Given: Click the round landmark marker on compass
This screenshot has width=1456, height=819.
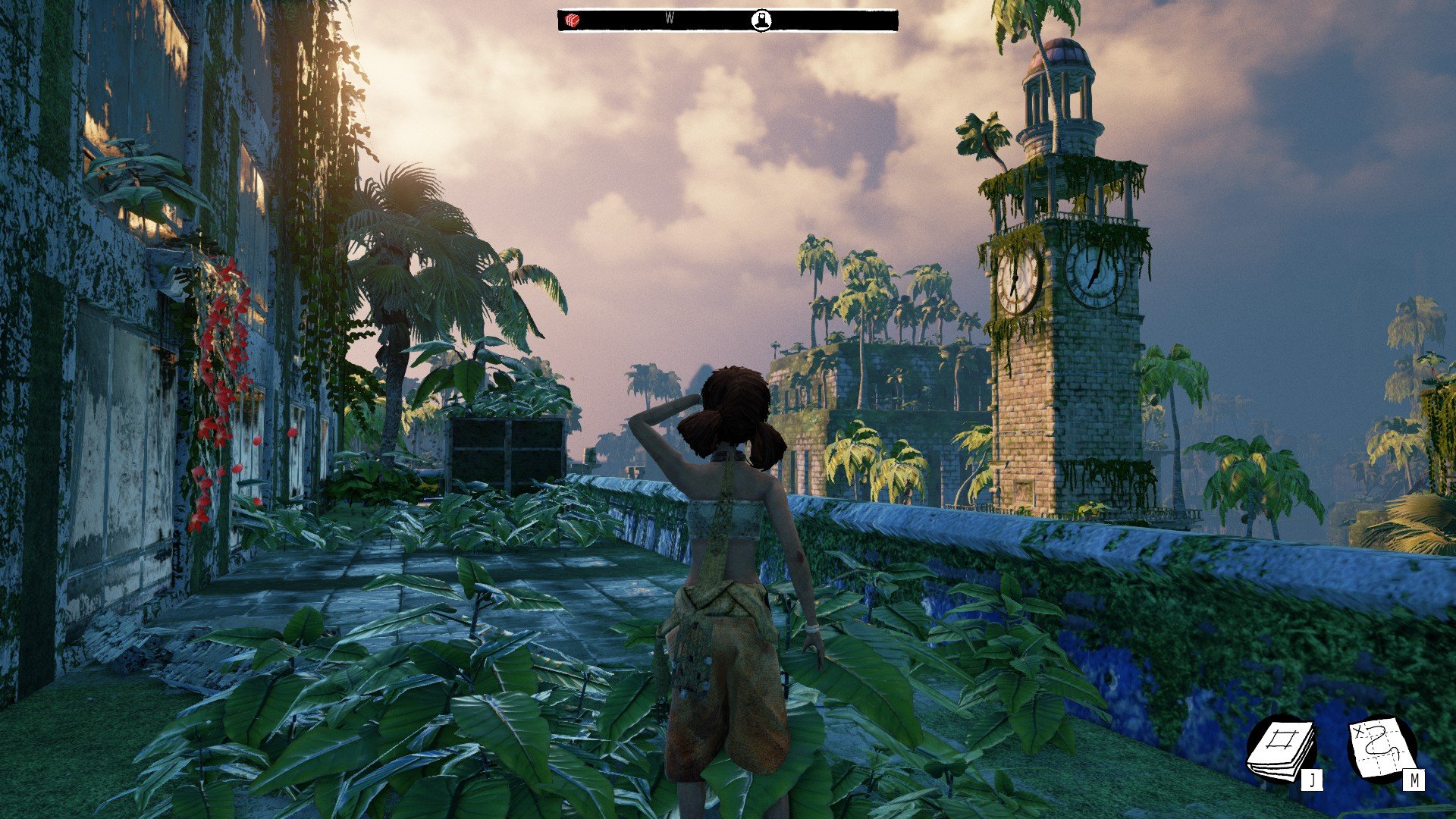Looking at the screenshot, I should (761, 20).
